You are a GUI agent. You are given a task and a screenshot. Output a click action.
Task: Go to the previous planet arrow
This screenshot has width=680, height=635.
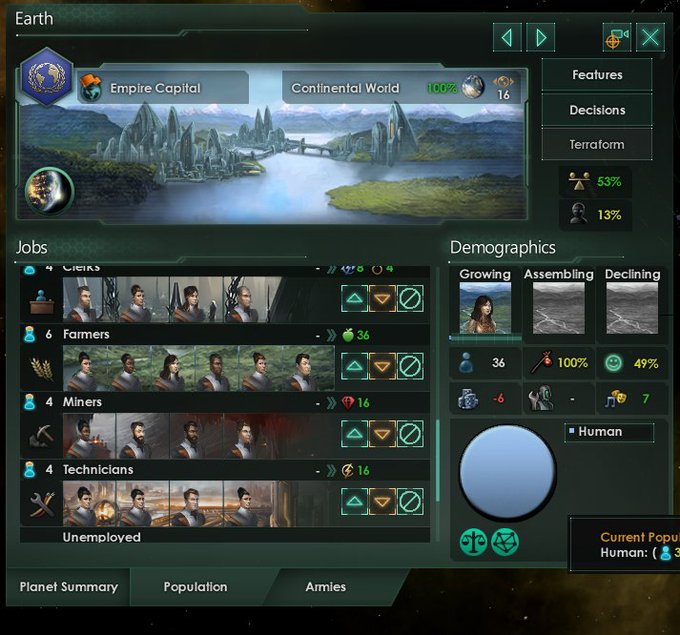coord(508,38)
